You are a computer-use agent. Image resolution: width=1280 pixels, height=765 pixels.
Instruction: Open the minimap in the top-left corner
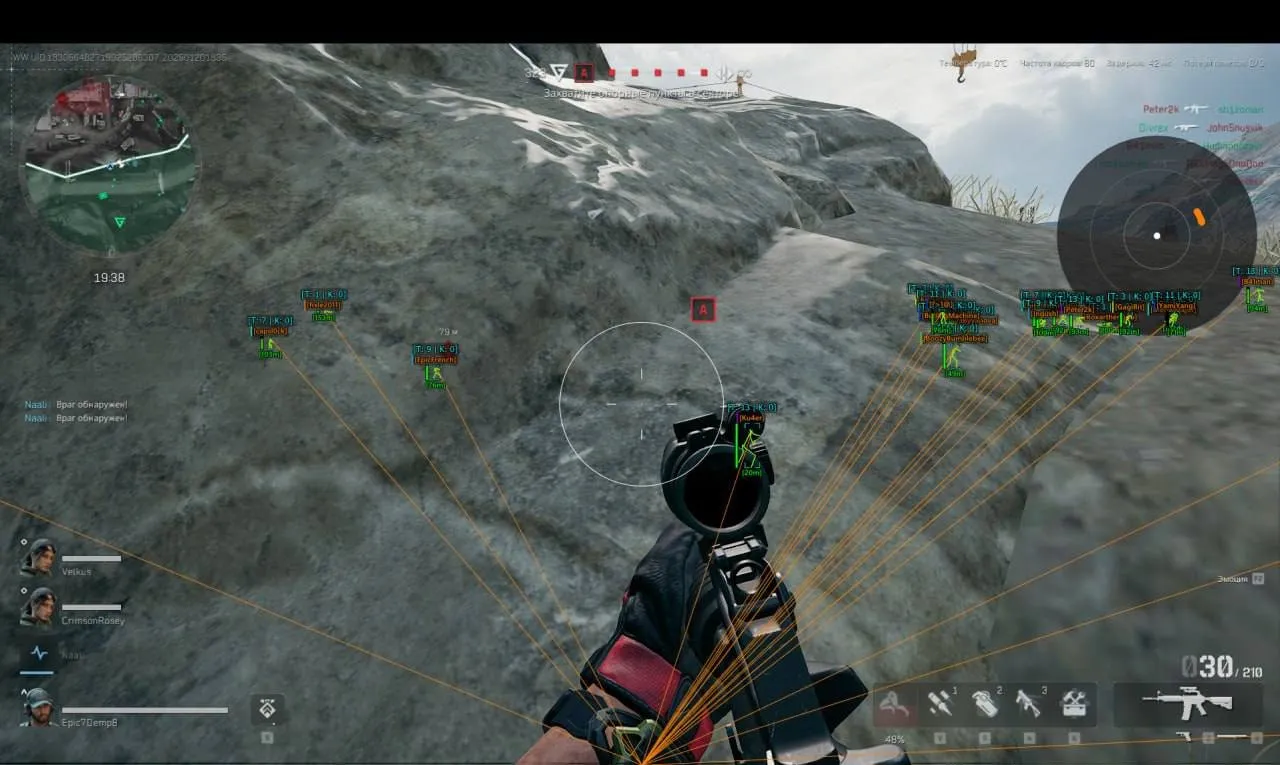[x=110, y=170]
